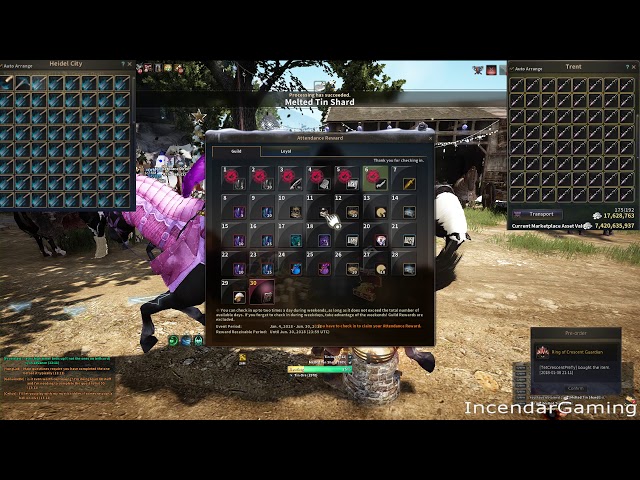Select the day 25 purple potion reward

(320, 266)
